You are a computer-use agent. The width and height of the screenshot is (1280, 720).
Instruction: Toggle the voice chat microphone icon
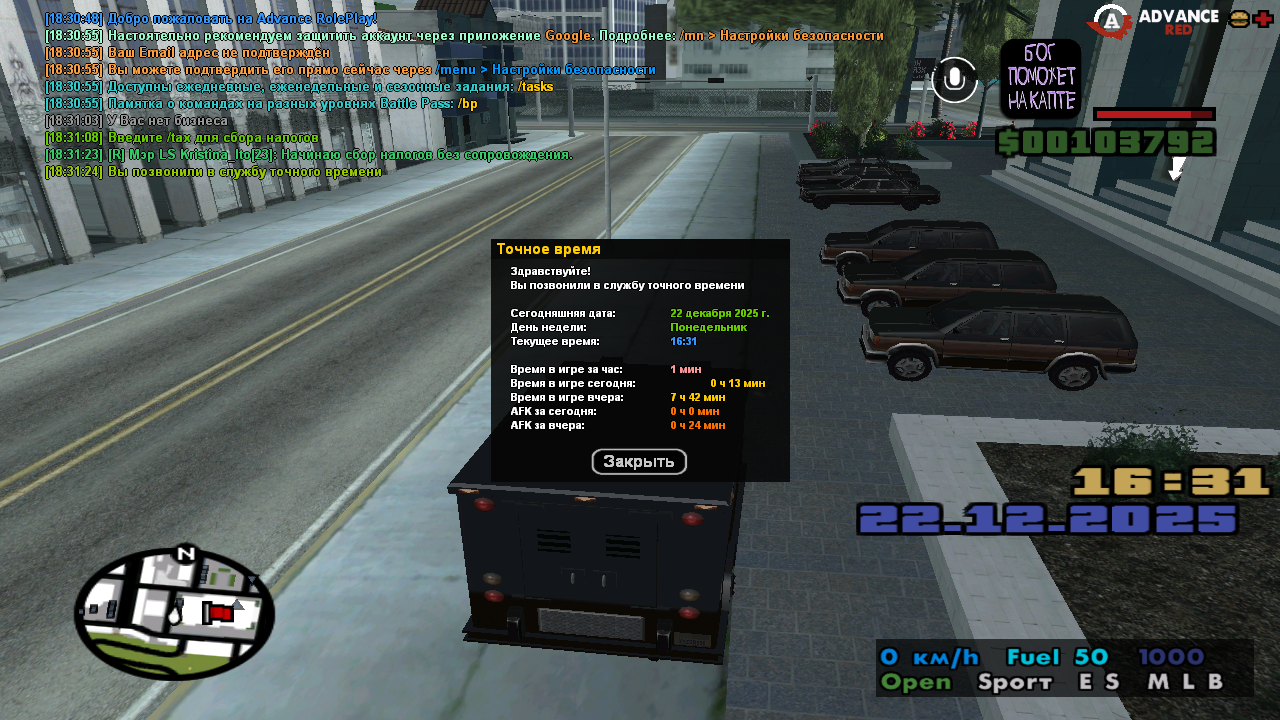pos(955,80)
